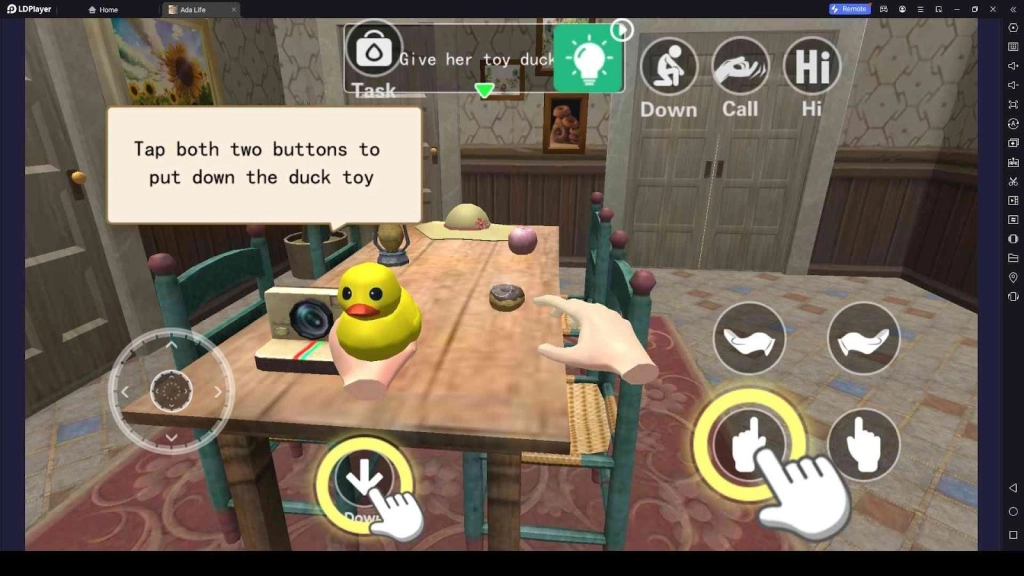The width and height of the screenshot is (1024, 576).
Task: Tap the yellow-ringed down-arrow put-down button
Action: click(x=362, y=484)
